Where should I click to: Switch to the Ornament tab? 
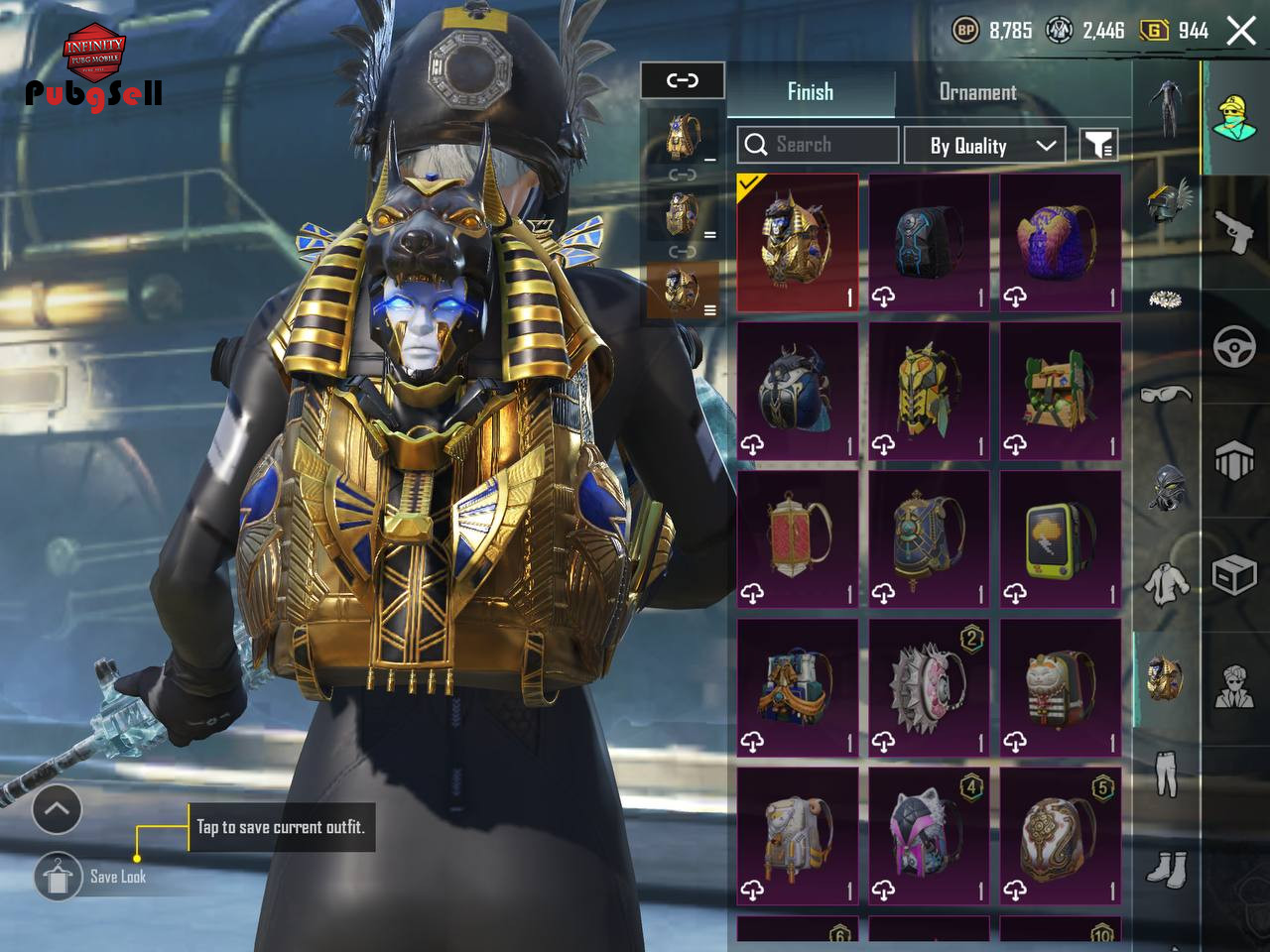point(977,92)
